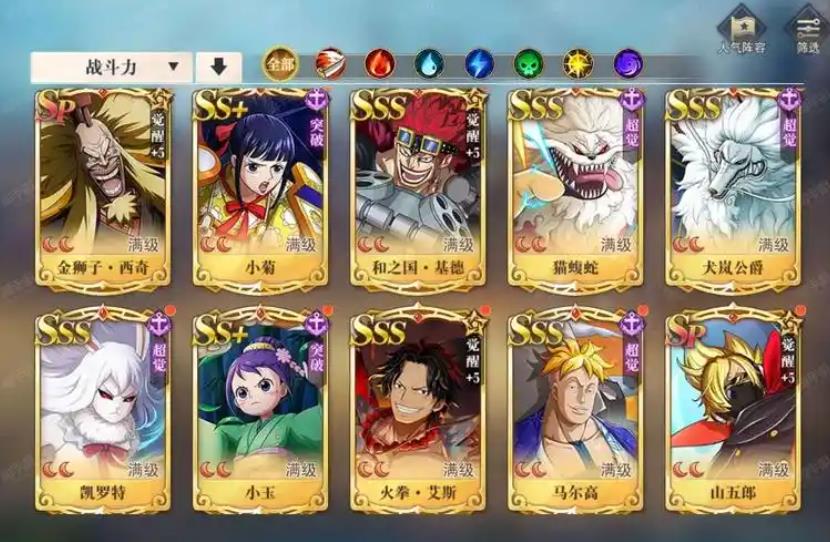Filter by the red fist attribute icon
The height and width of the screenshot is (542, 830).
click(x=329, y=65)
